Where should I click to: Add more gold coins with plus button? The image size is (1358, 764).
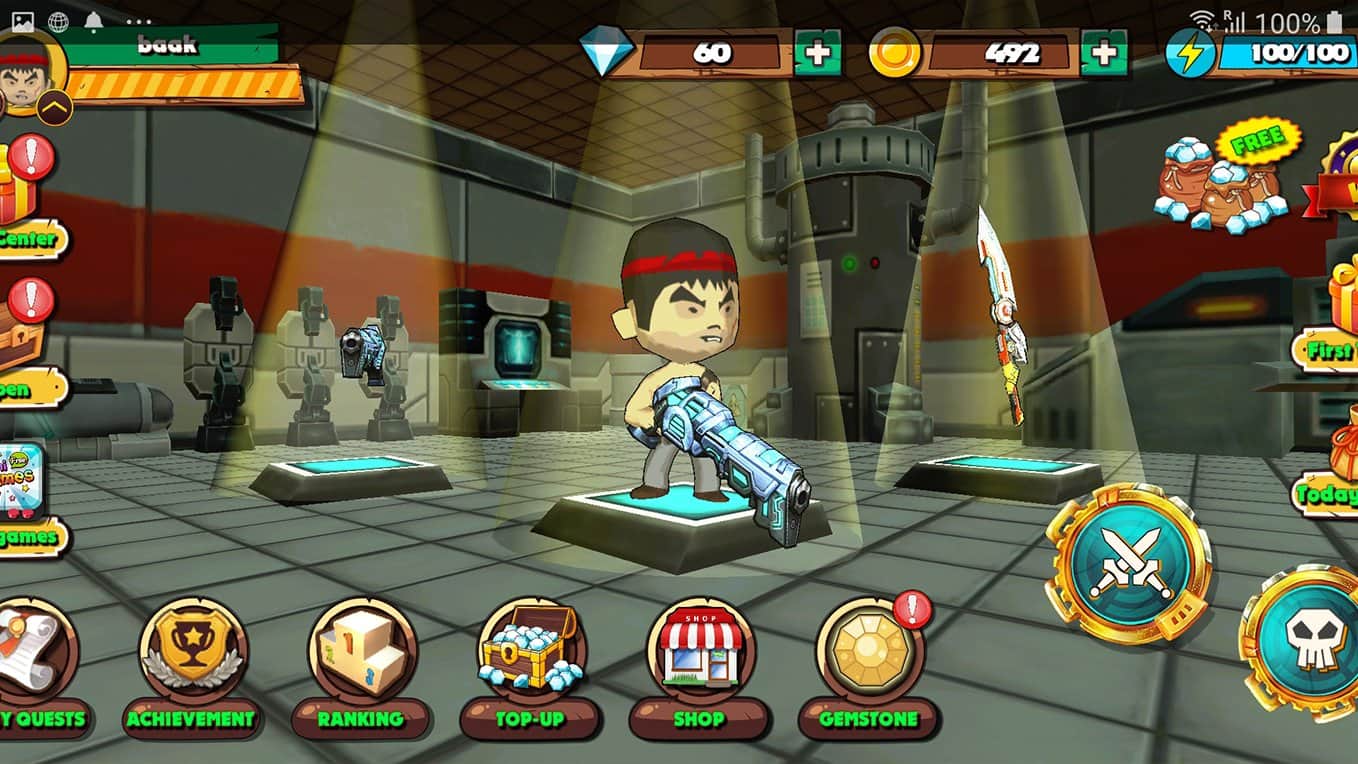pos(1104,53)
